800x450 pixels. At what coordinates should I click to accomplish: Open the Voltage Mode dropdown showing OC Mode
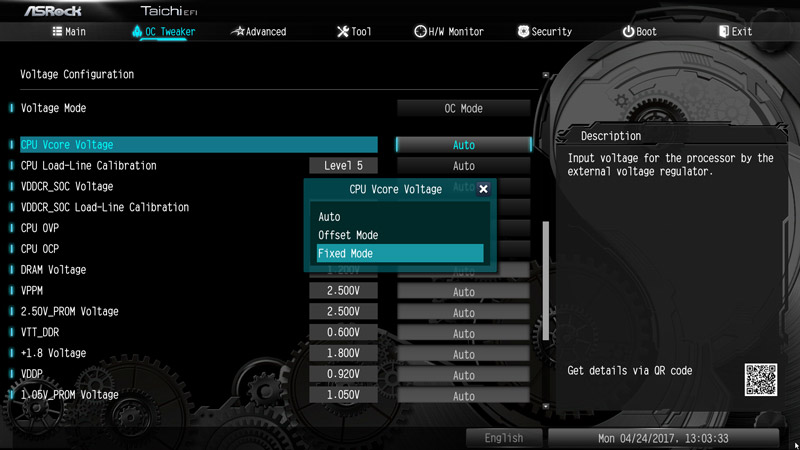click(x=463, y=108)
